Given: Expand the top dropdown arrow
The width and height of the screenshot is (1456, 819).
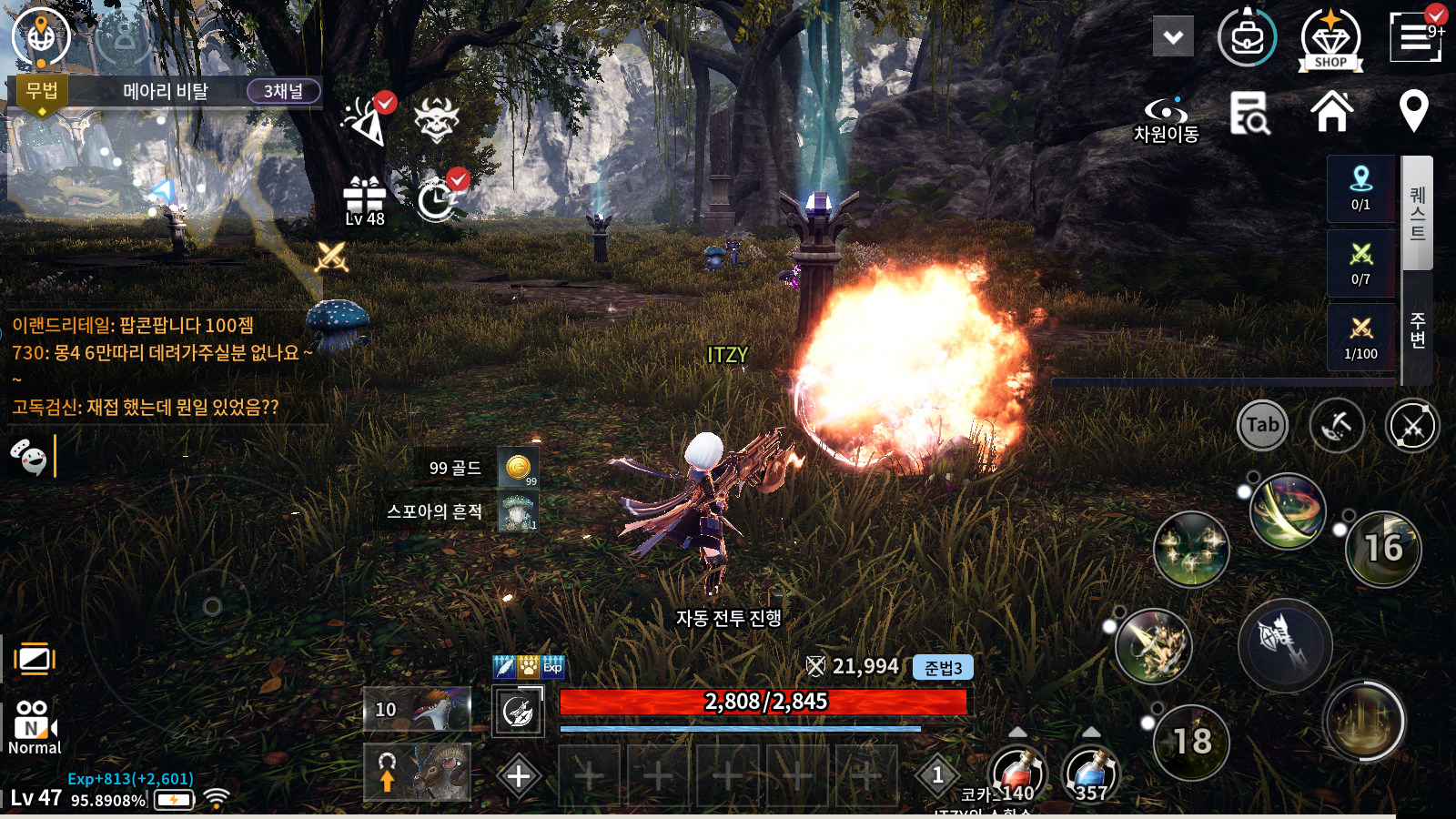Looking at the screenshot, I should click(x=1173, y=37).
